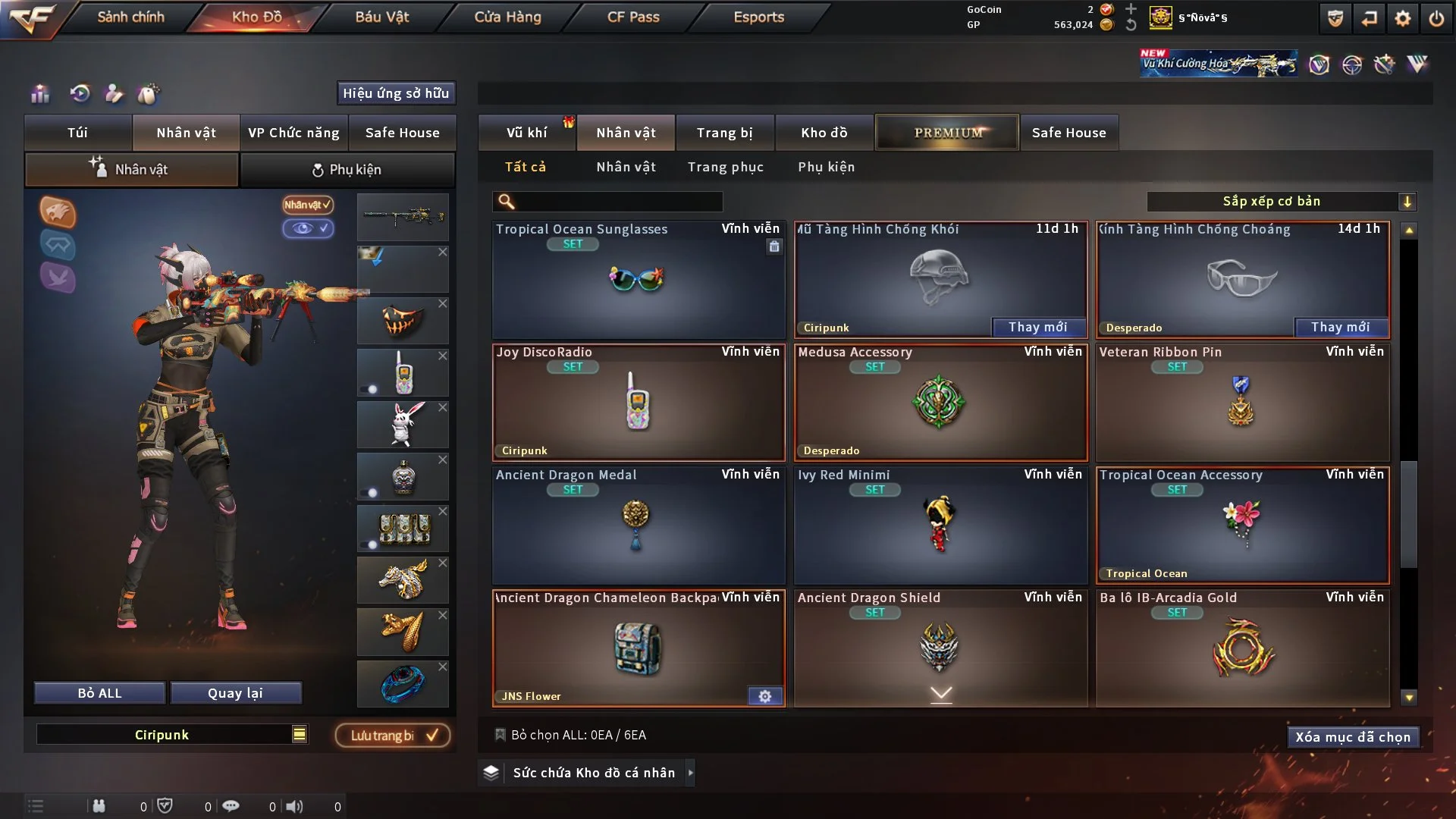Open the Cửa Hàng shop menu

click(507, 17)
